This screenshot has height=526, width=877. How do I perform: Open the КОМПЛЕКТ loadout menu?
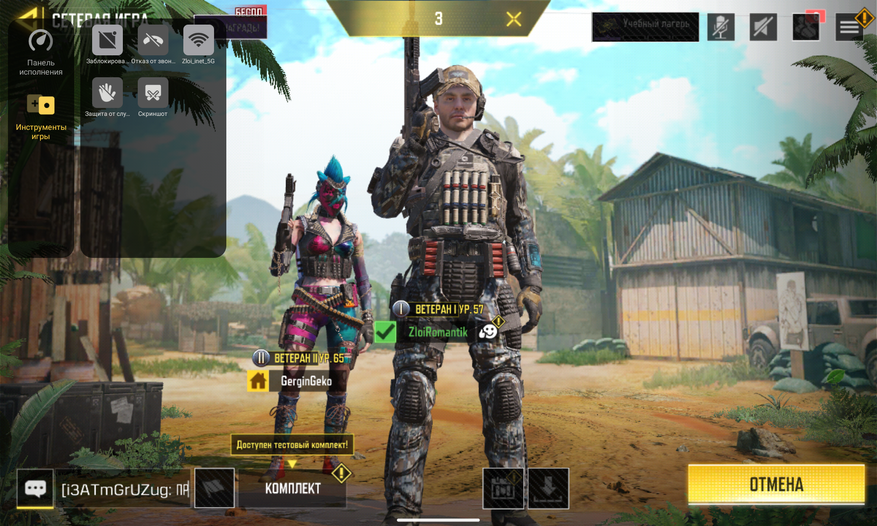point(293,488)
